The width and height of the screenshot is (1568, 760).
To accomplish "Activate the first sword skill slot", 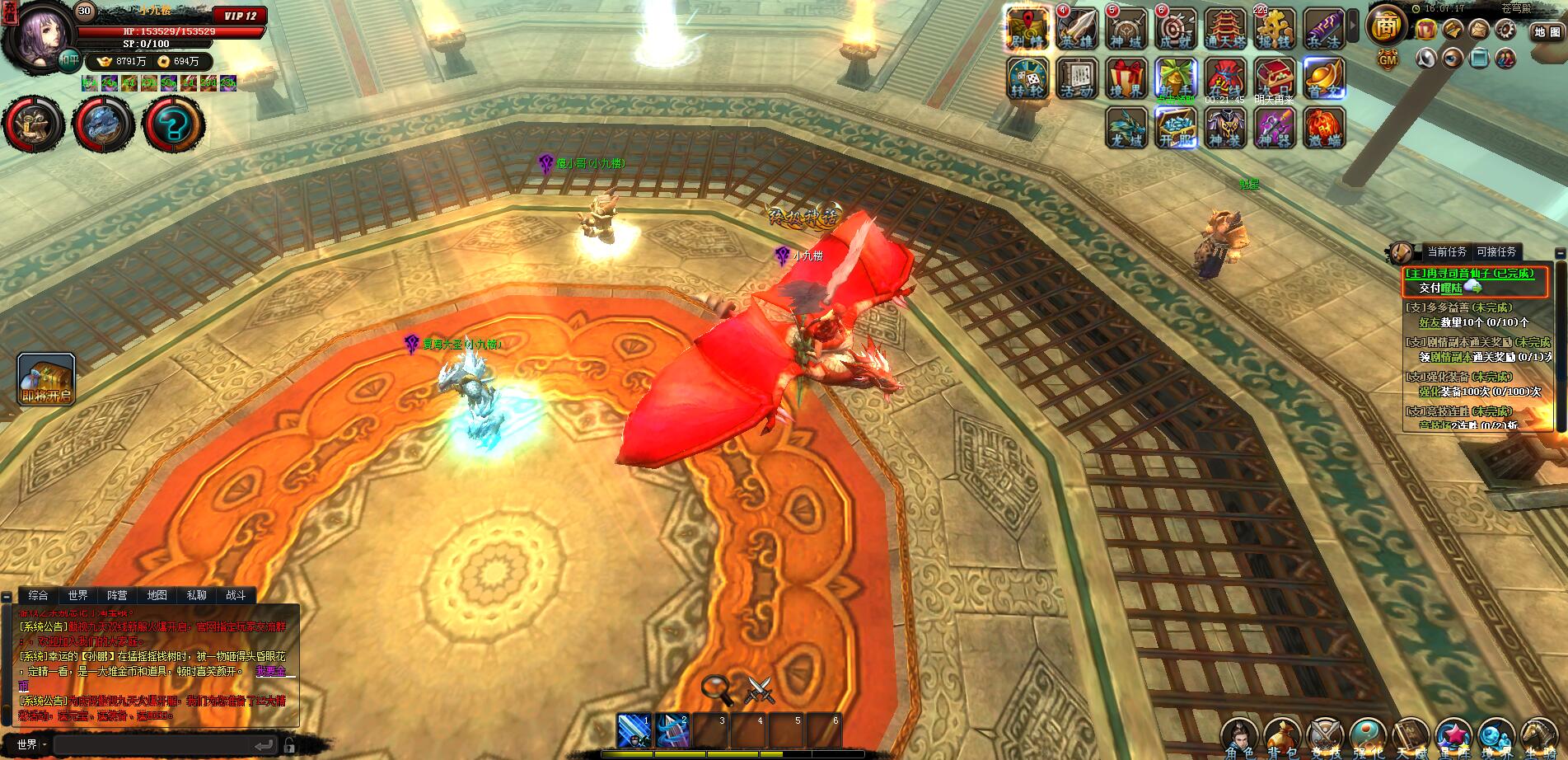I will [x=634, y=730].
